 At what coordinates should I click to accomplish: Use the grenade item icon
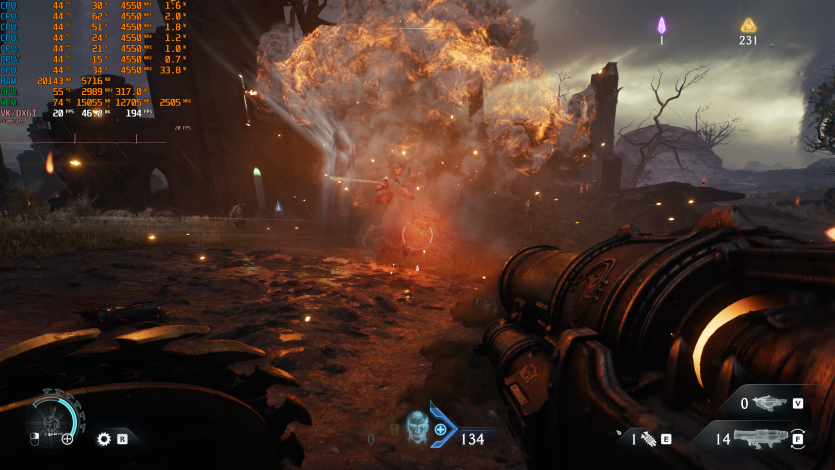tap(647, 438)
